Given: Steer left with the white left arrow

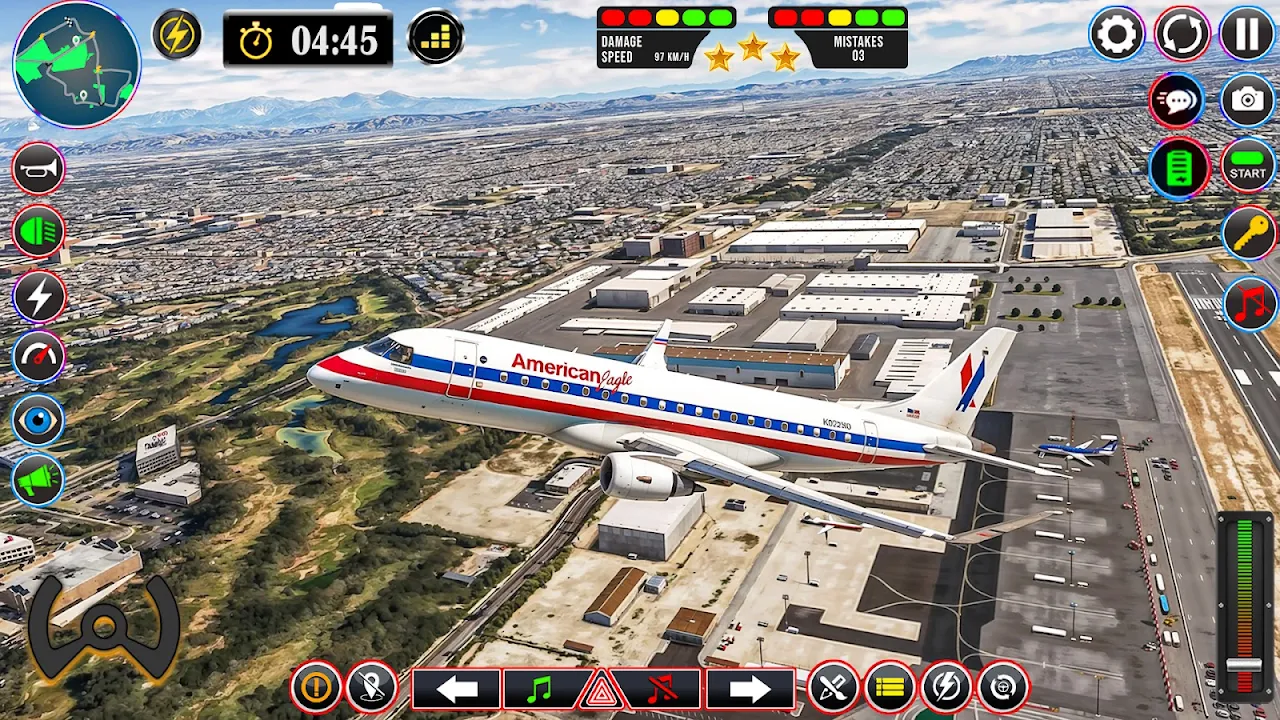Looking at the screenshot, I should pos(456,689).
